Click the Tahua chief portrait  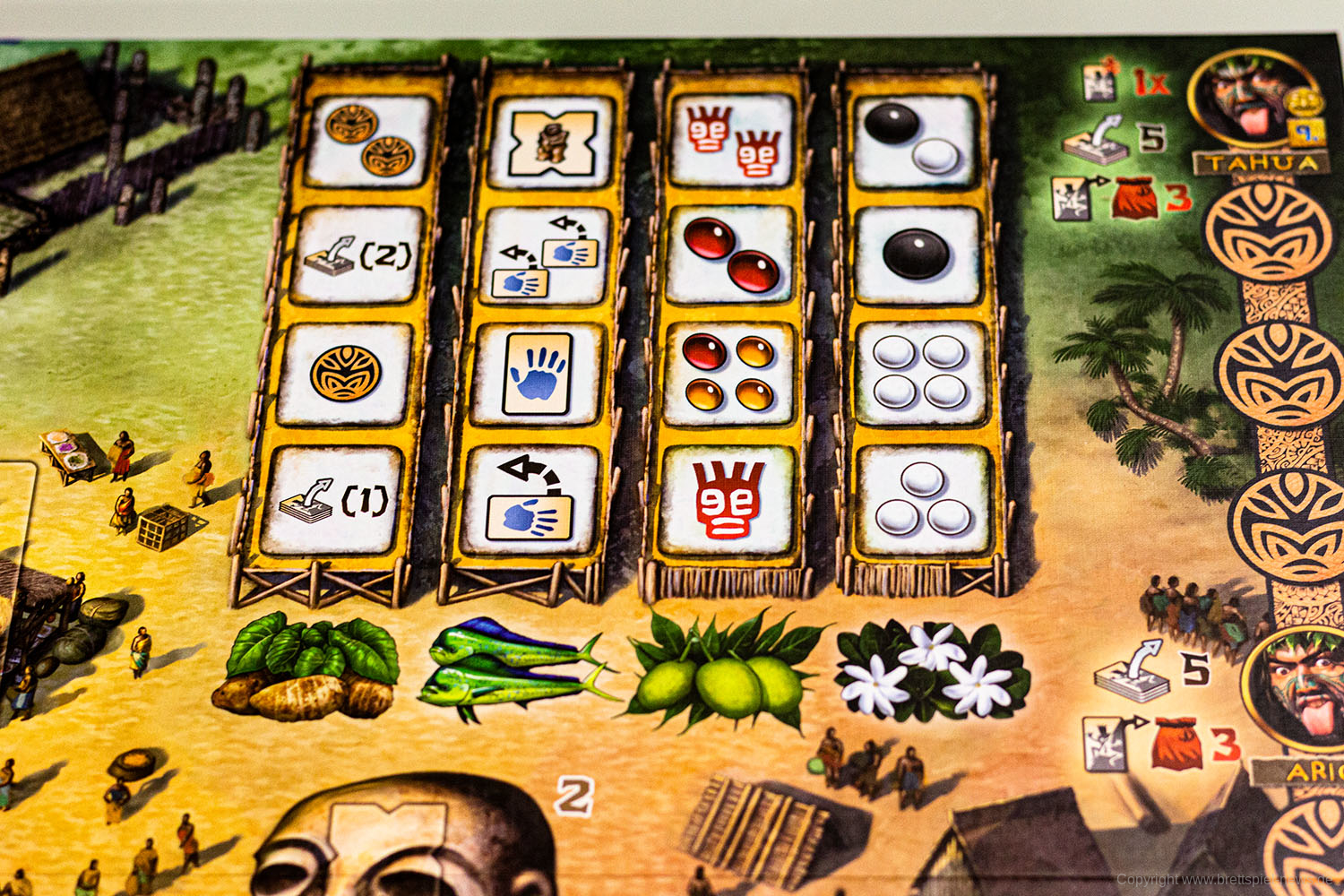pyautogui.click(x=1252, y=97)
